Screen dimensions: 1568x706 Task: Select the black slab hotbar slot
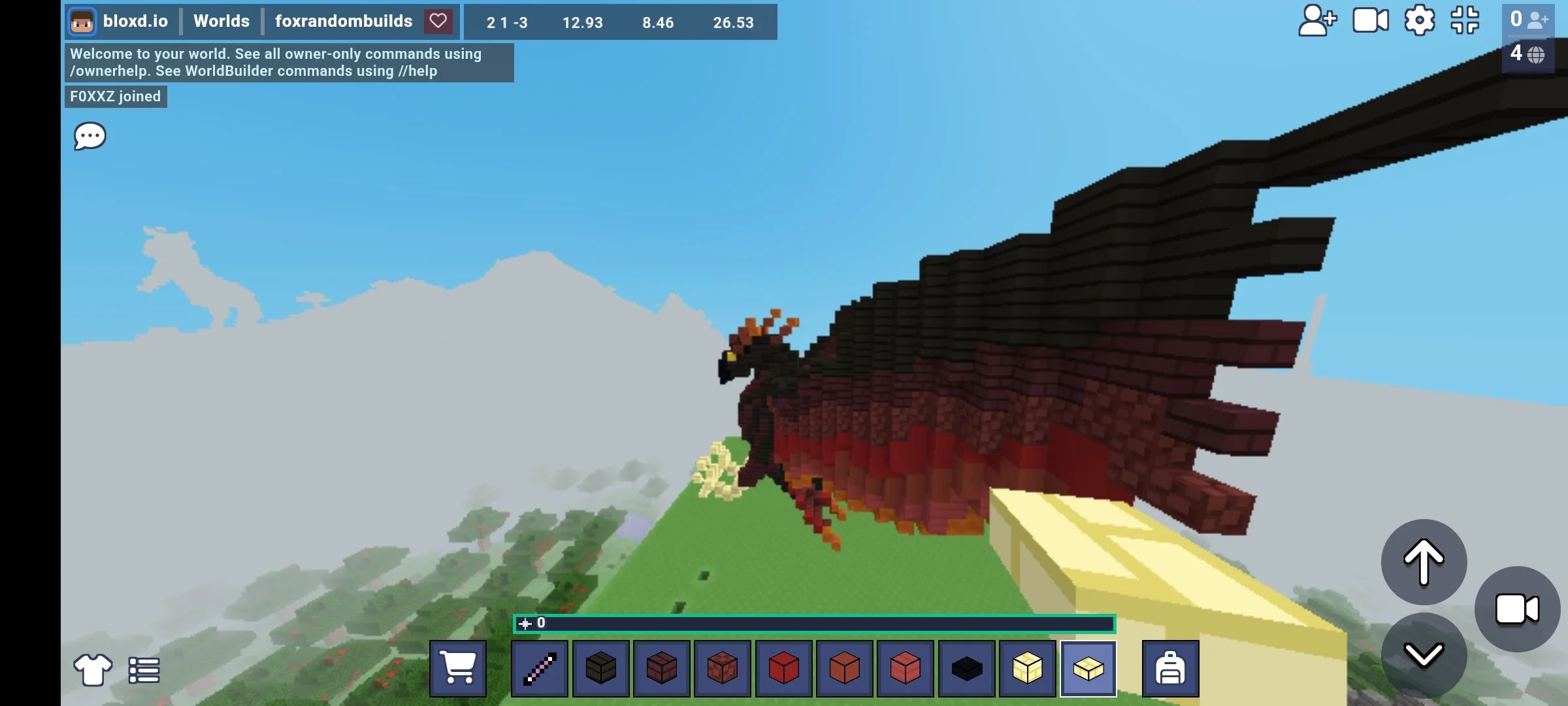[966, 668]
